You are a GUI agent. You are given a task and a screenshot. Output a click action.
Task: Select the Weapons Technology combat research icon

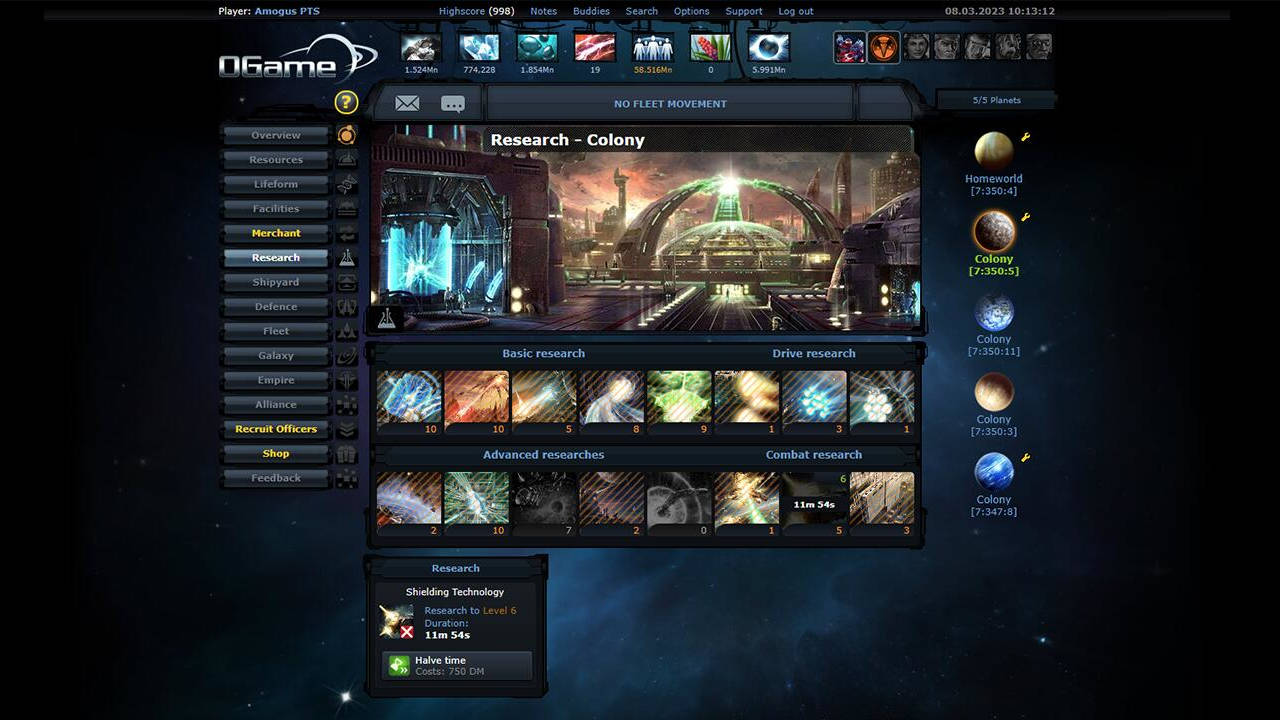pyautogui.click(x=746, y=498)
